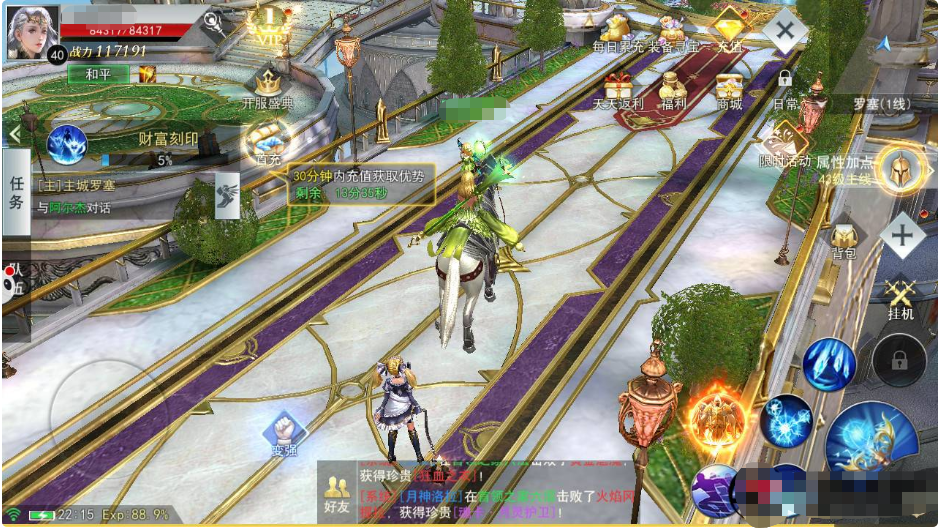Toggle 挂机 auto-battle crossed swords
The width and height of the screenshot is (939, 529).
(x=900, y=297)
